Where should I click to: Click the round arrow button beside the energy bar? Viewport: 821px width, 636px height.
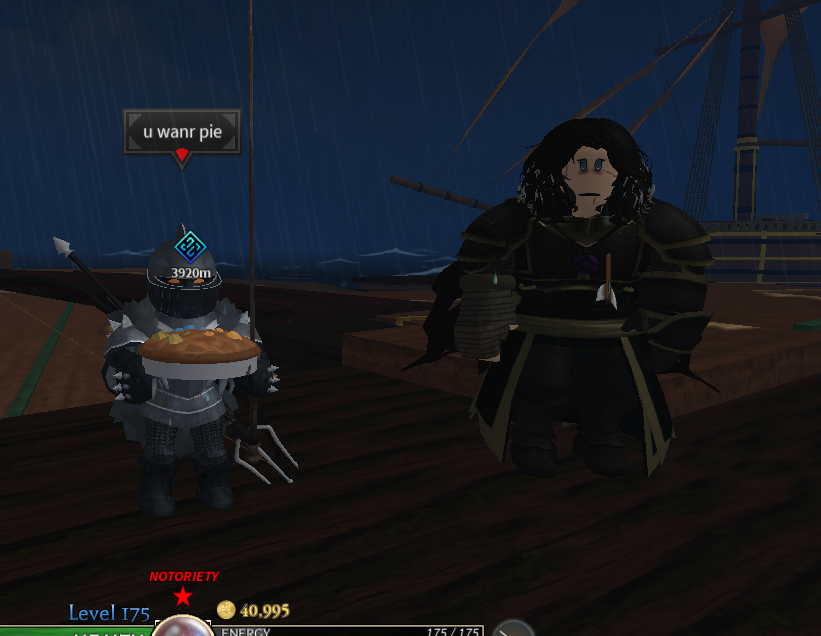click(x=514, y=629)
